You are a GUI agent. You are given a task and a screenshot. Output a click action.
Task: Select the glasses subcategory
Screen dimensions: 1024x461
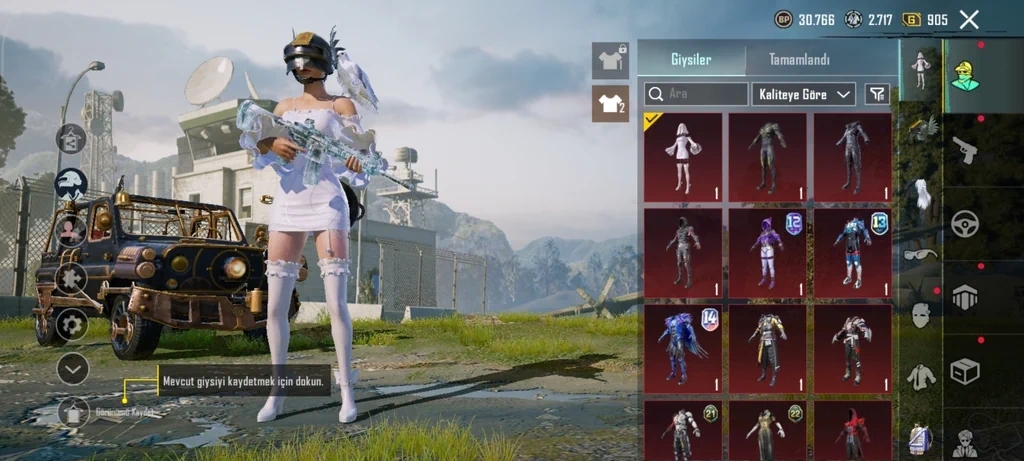click(x=921, y=254)
